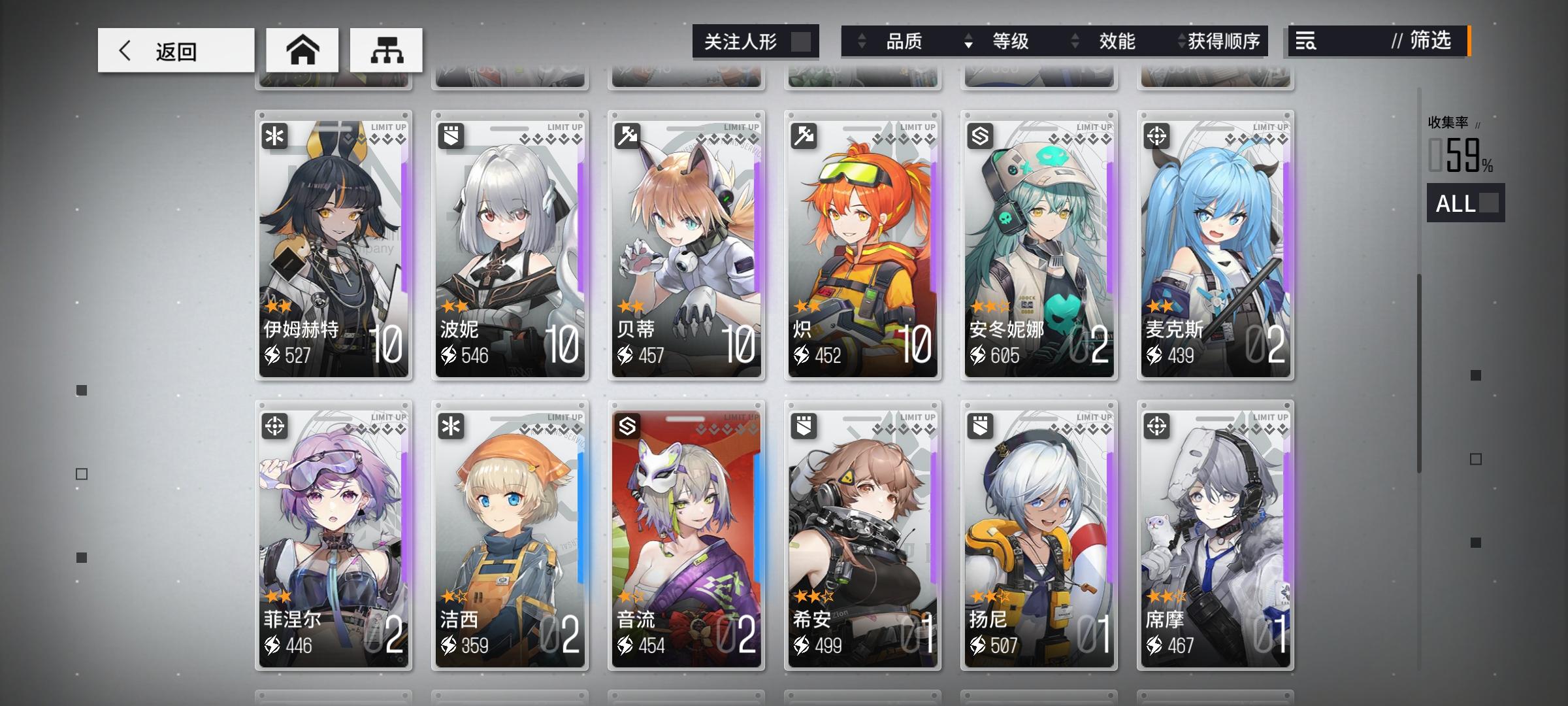Select 波妮's guard shield class icon

coord(451,137)
